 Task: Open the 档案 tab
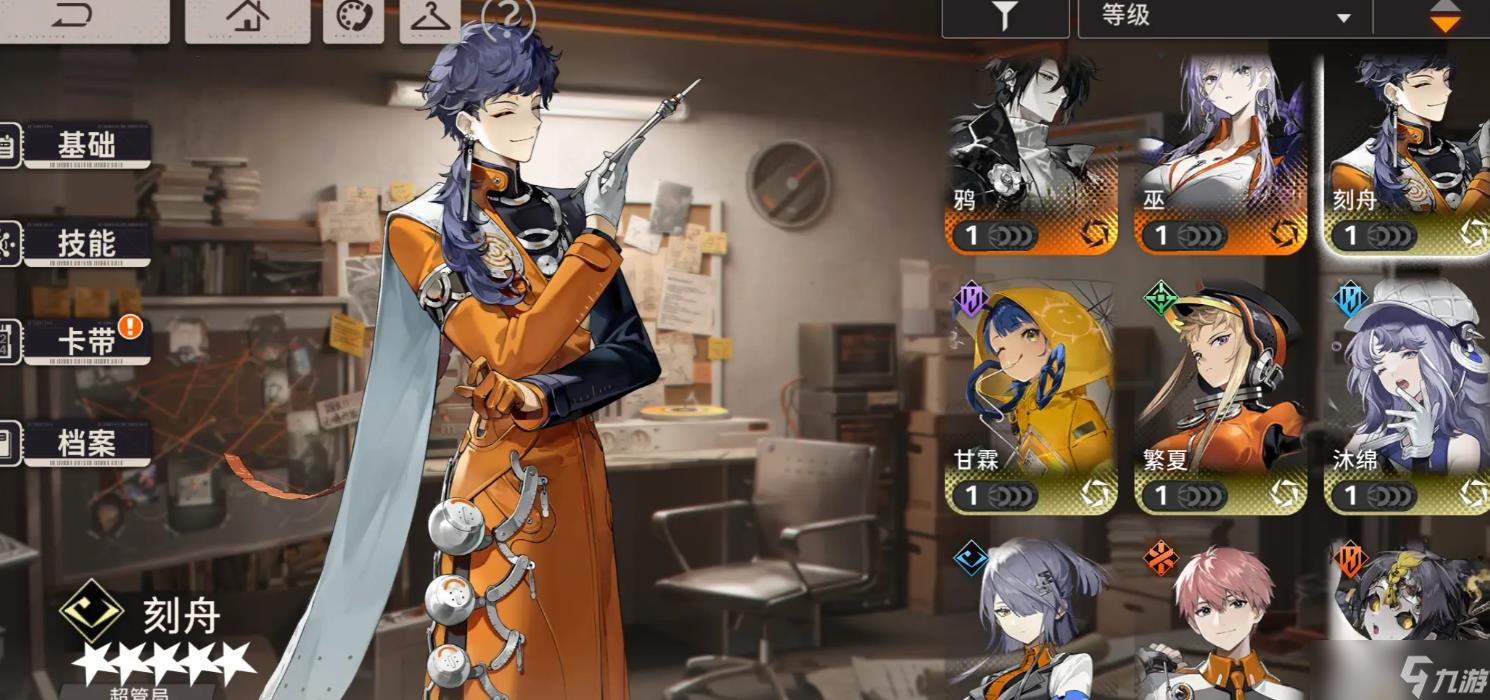[x=86, y=443]
